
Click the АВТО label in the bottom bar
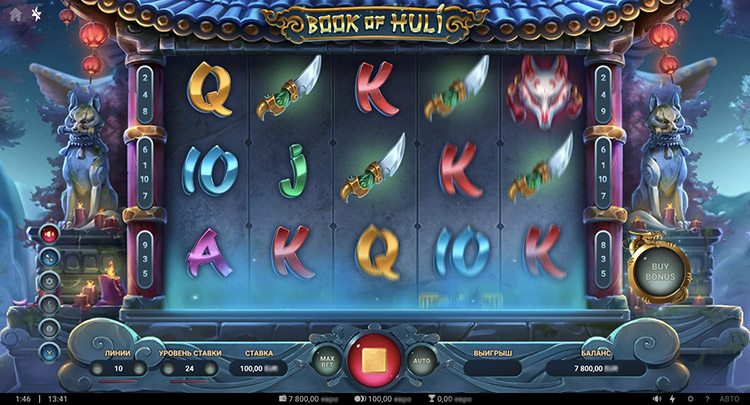730,398
